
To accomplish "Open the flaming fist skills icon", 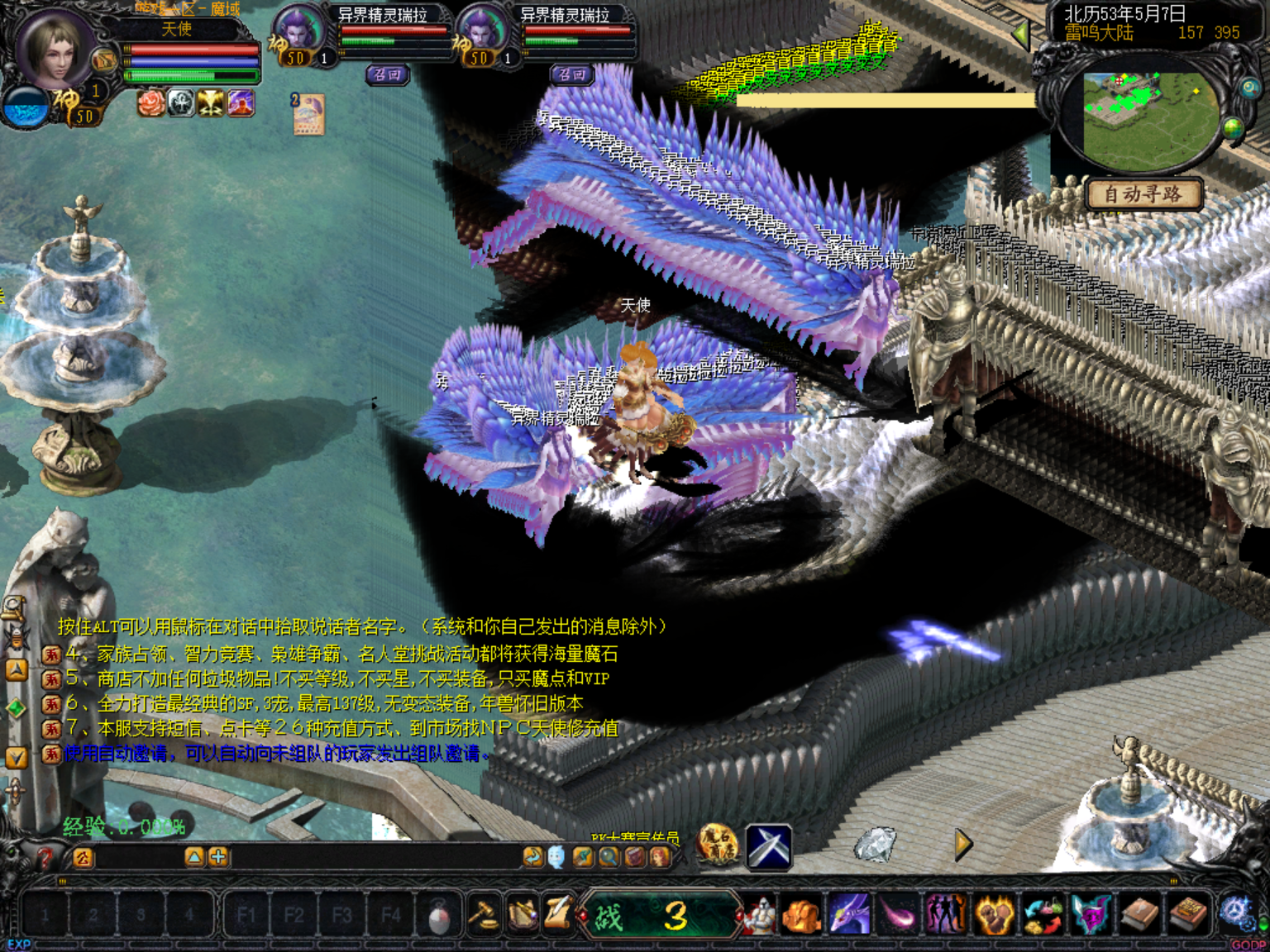I will click(995, 916).
